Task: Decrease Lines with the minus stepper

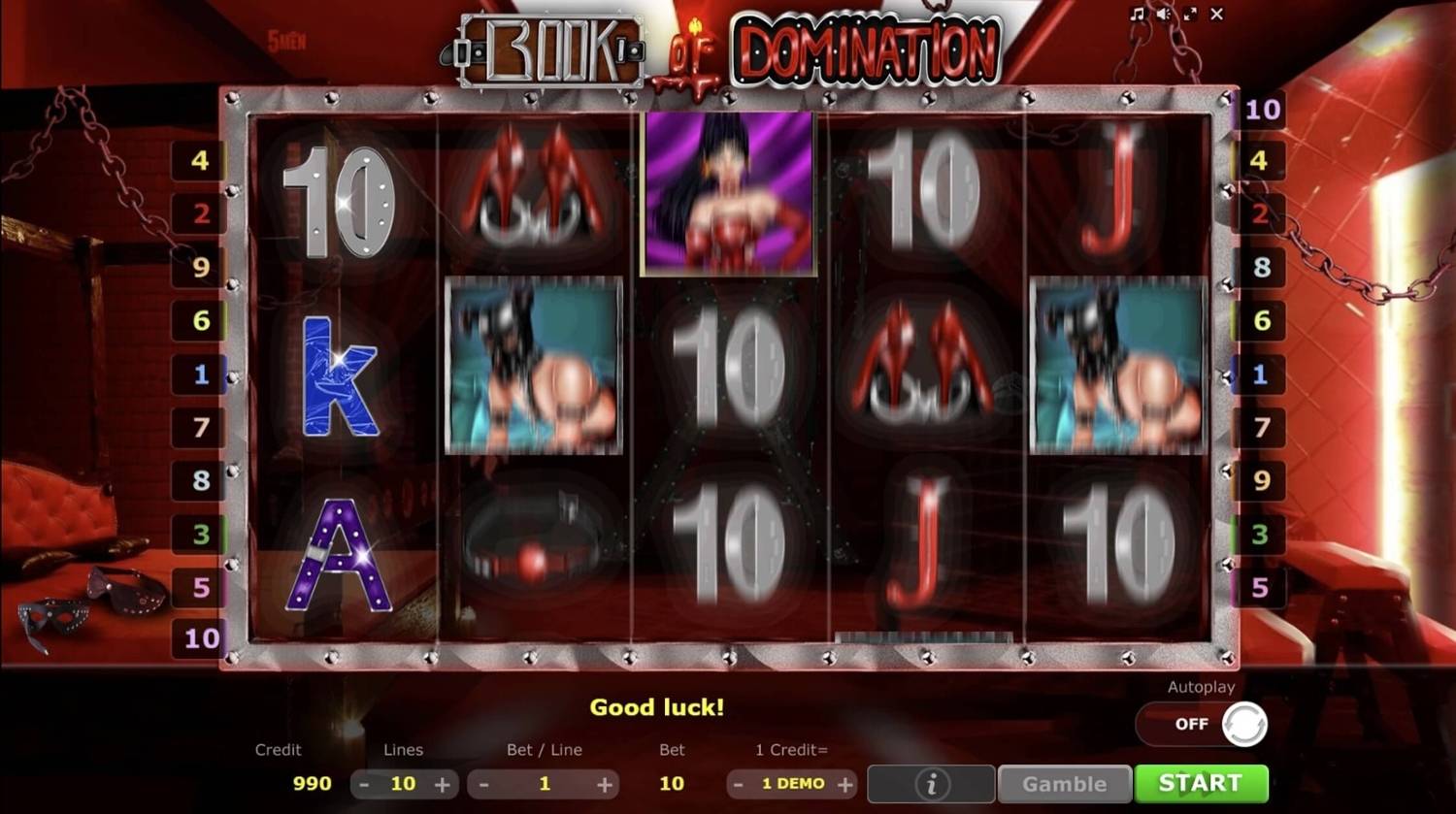Action: pyautogui.click(x=364, y=784)
